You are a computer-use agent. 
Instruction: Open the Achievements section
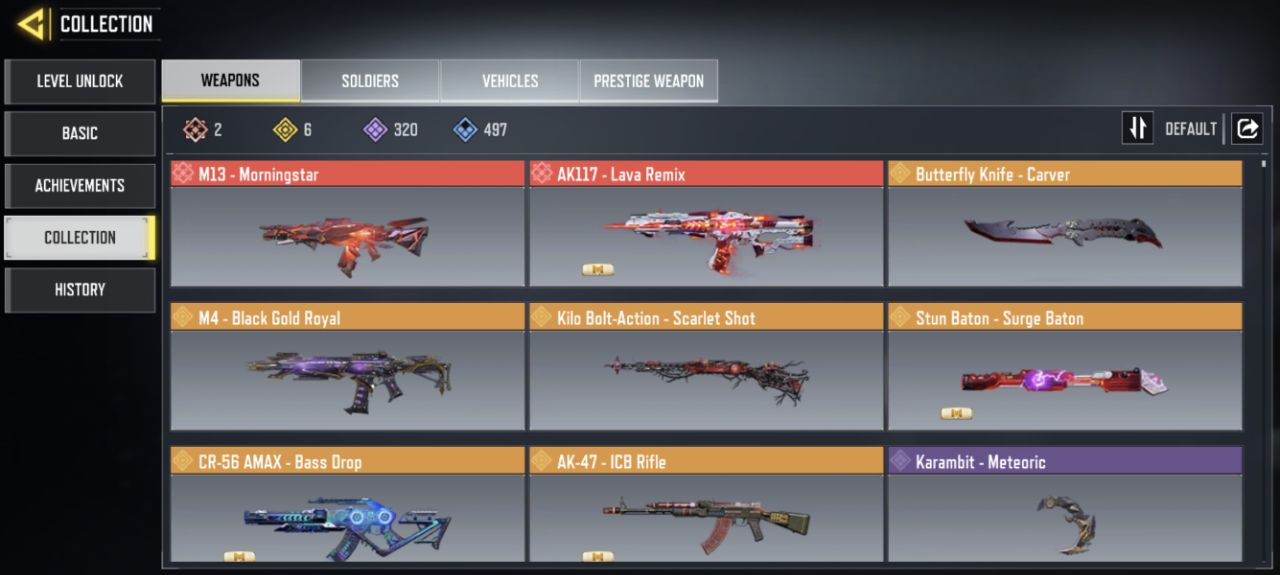[80, 185]
